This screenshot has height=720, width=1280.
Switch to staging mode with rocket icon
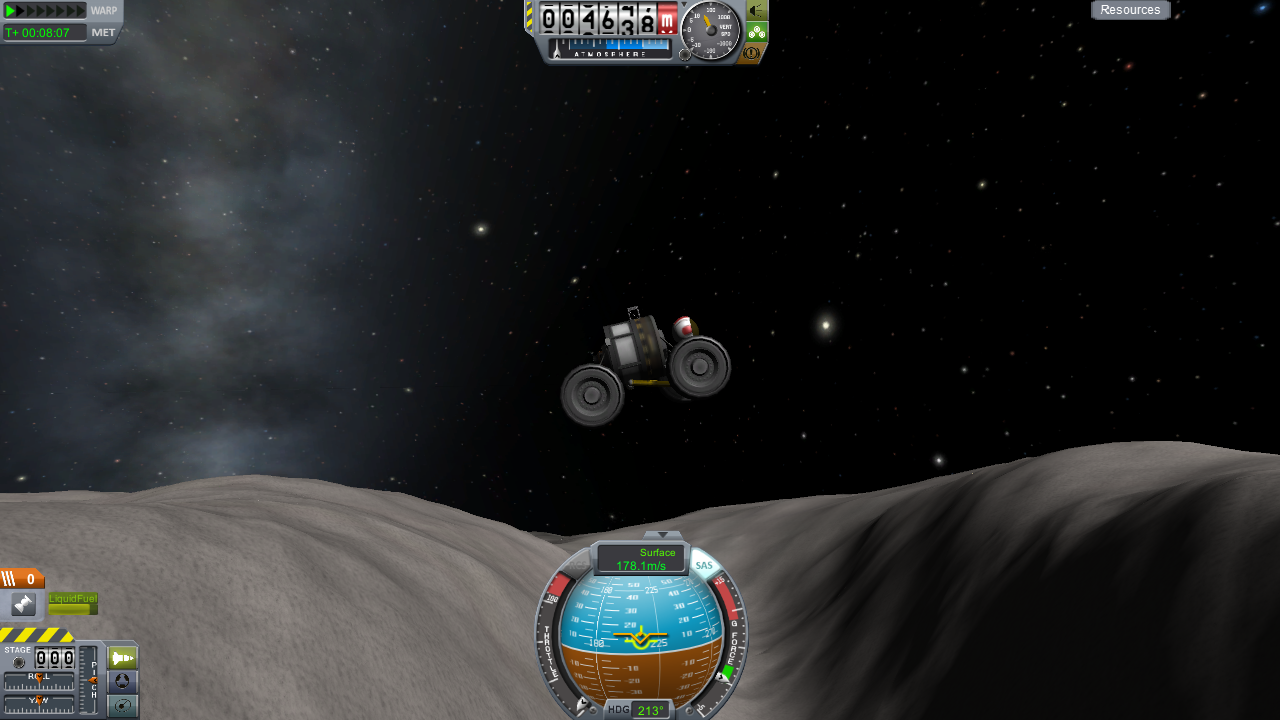coord(122,659)
